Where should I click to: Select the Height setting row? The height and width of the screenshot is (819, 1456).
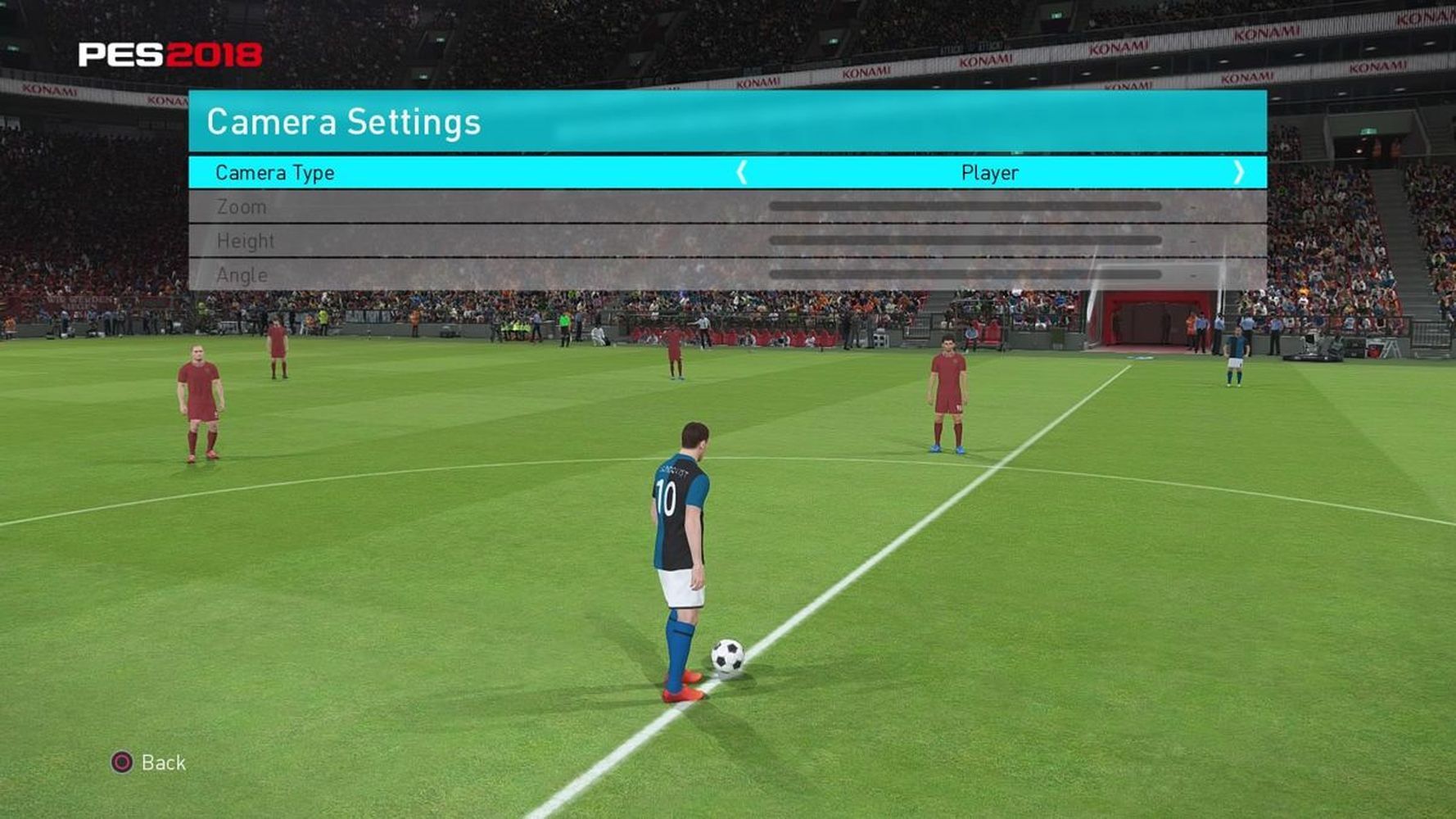[x=246, y=241]
